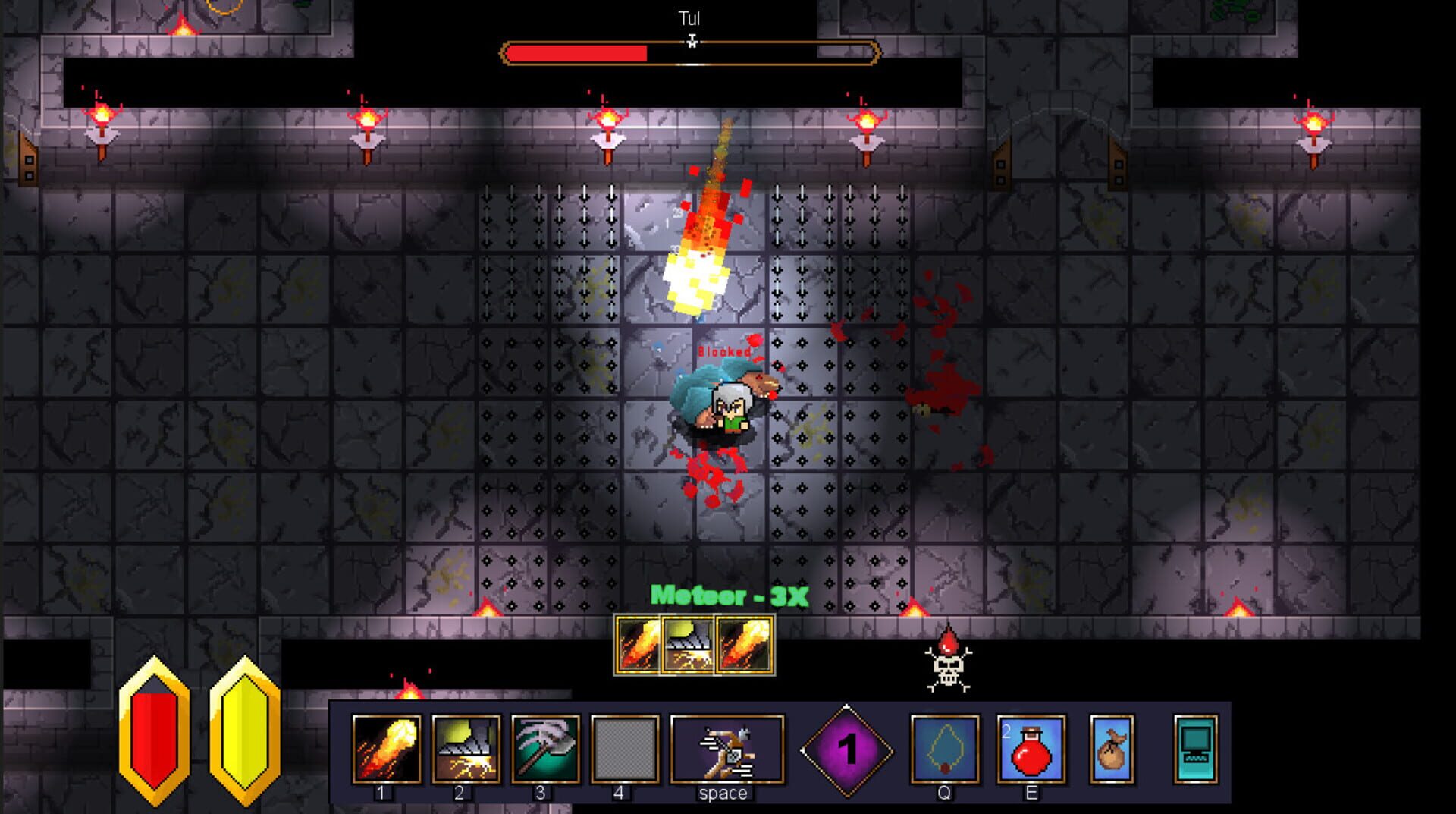Click the Tul boss health bar

[x=690, y=52]
